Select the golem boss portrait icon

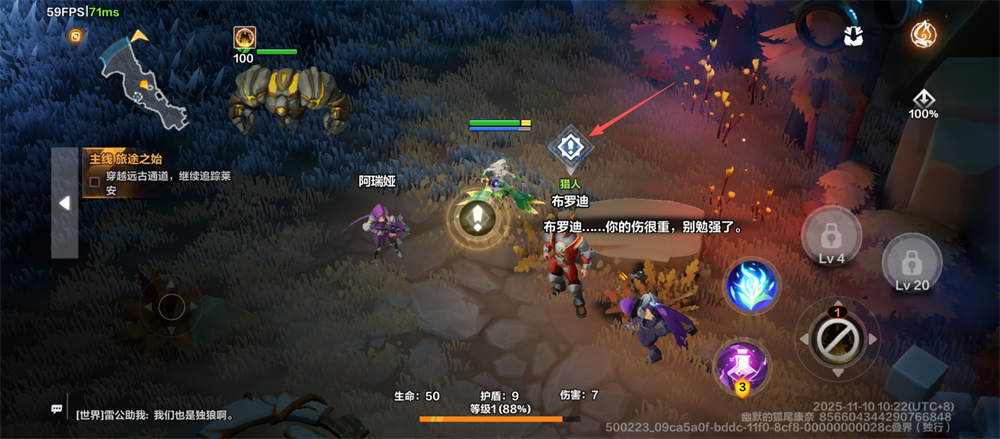click(243, 38)
